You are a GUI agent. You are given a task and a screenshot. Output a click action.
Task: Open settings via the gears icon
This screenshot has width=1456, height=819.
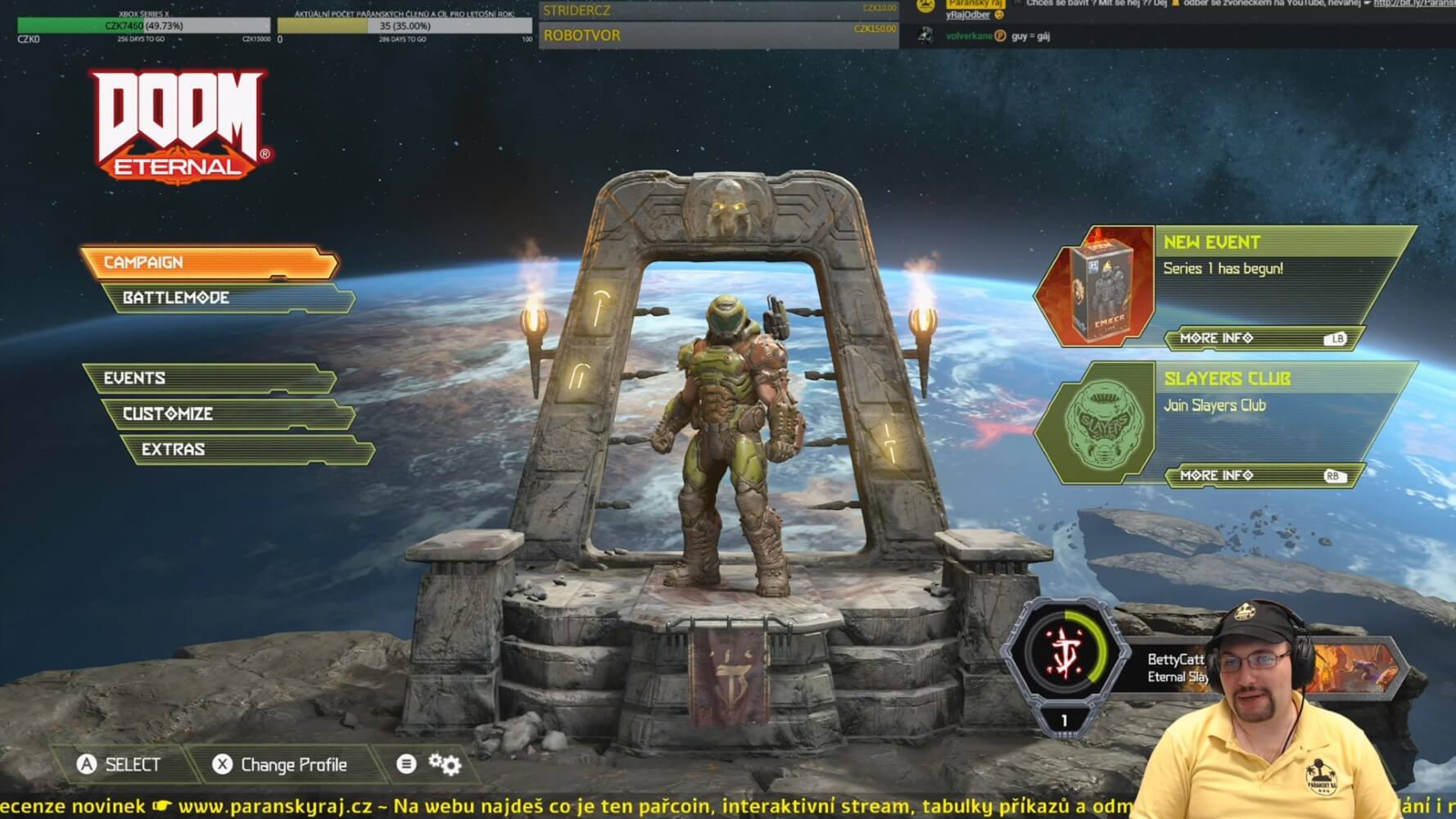445,764
